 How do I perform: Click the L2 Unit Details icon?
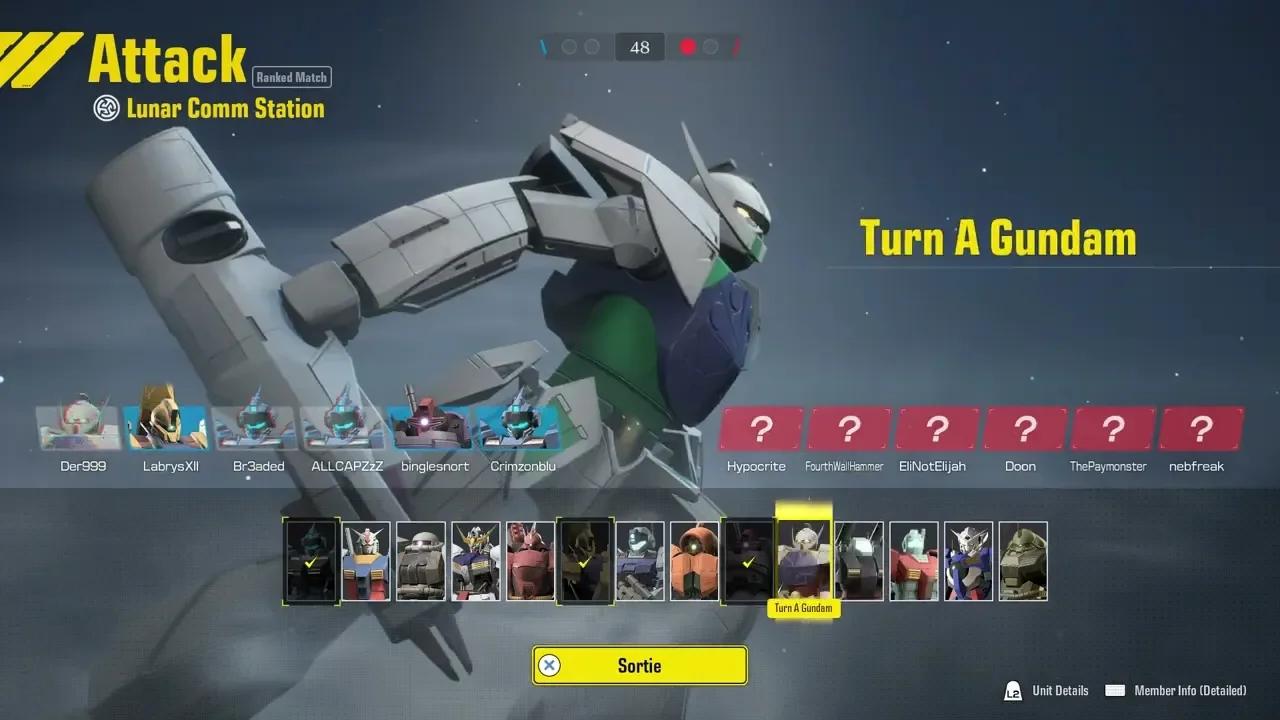1013,690
